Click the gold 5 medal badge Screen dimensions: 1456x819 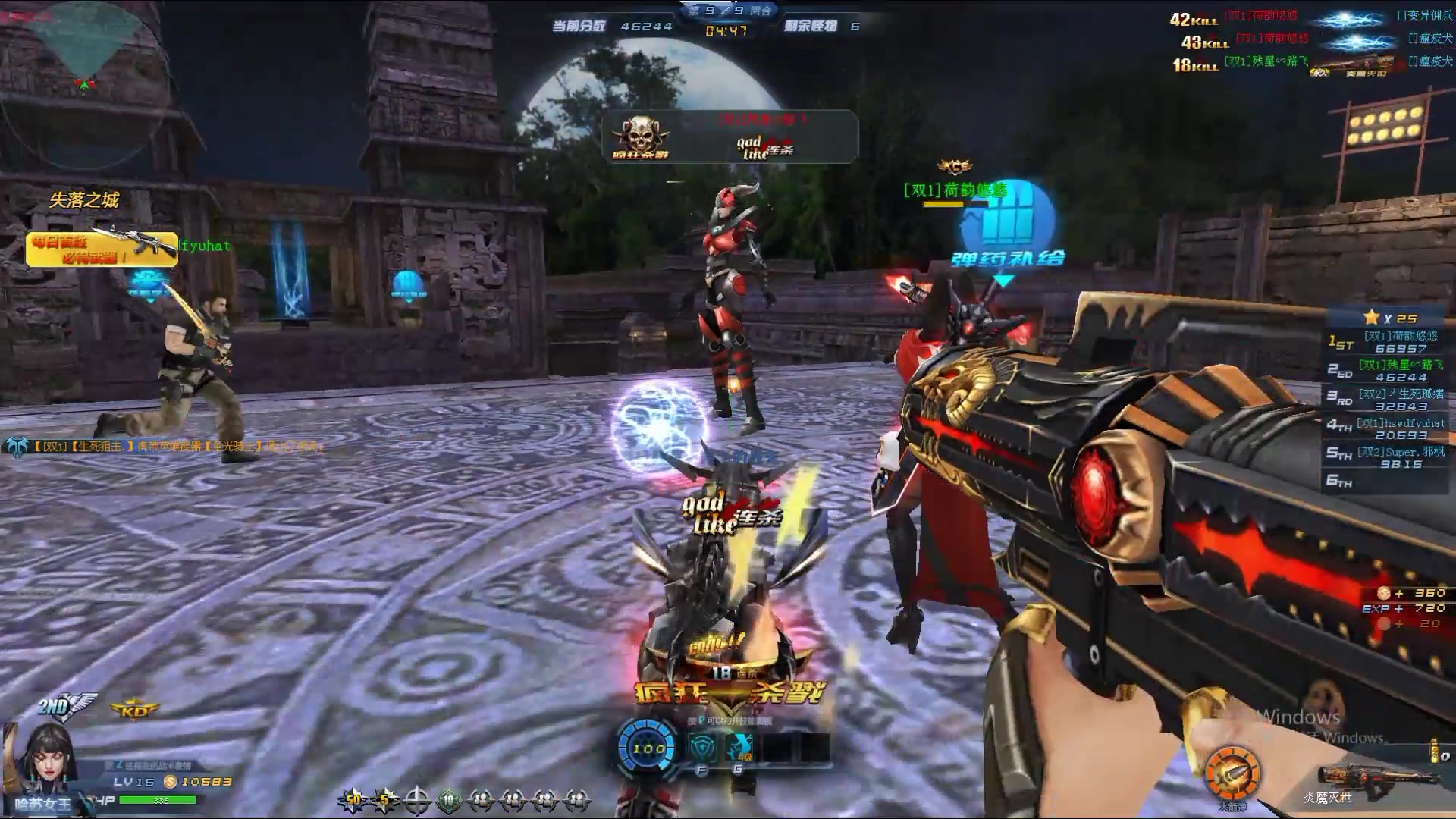[x=385, y=799]
